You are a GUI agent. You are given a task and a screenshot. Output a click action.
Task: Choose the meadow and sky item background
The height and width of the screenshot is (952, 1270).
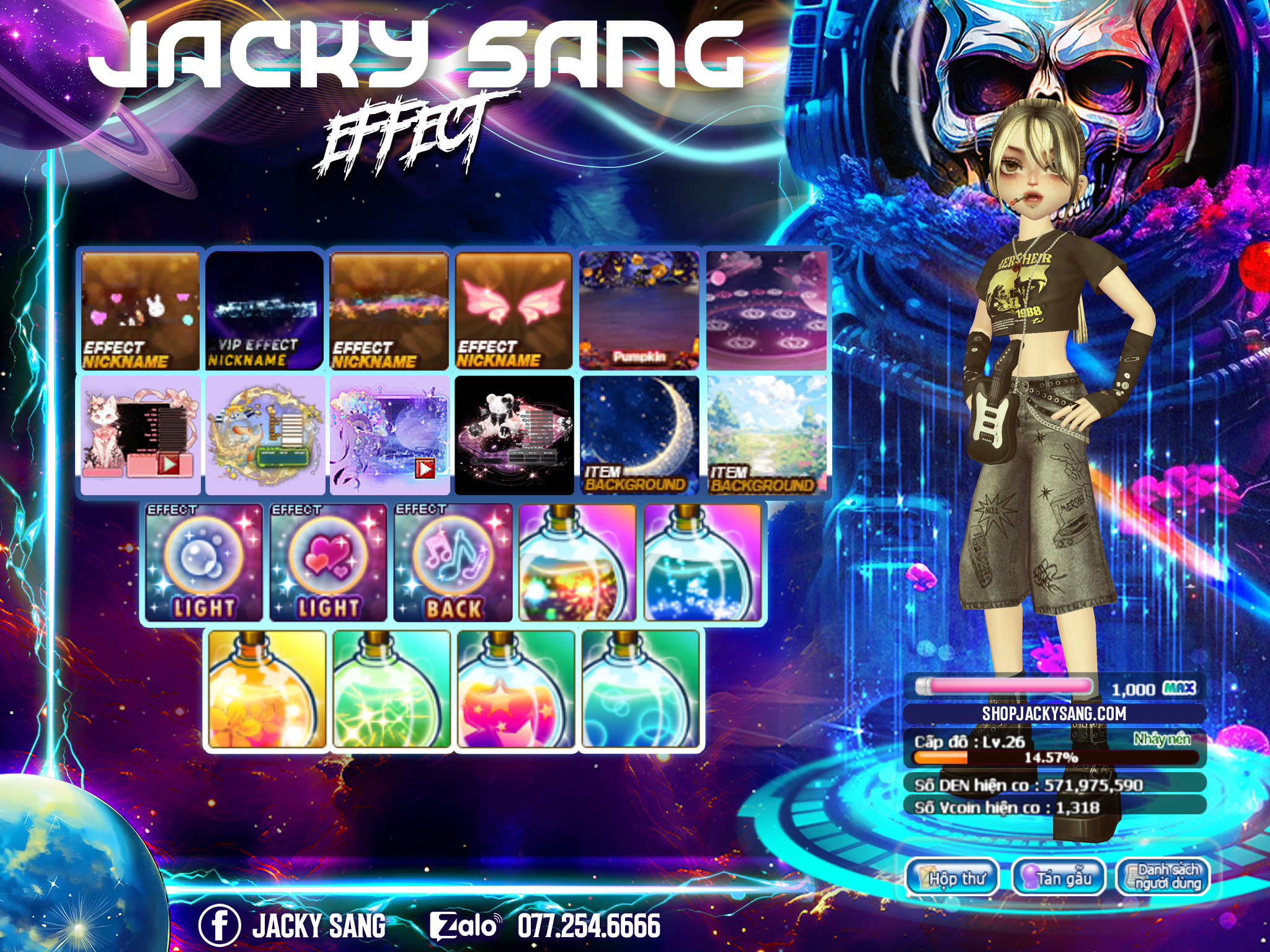click(767, 436)
